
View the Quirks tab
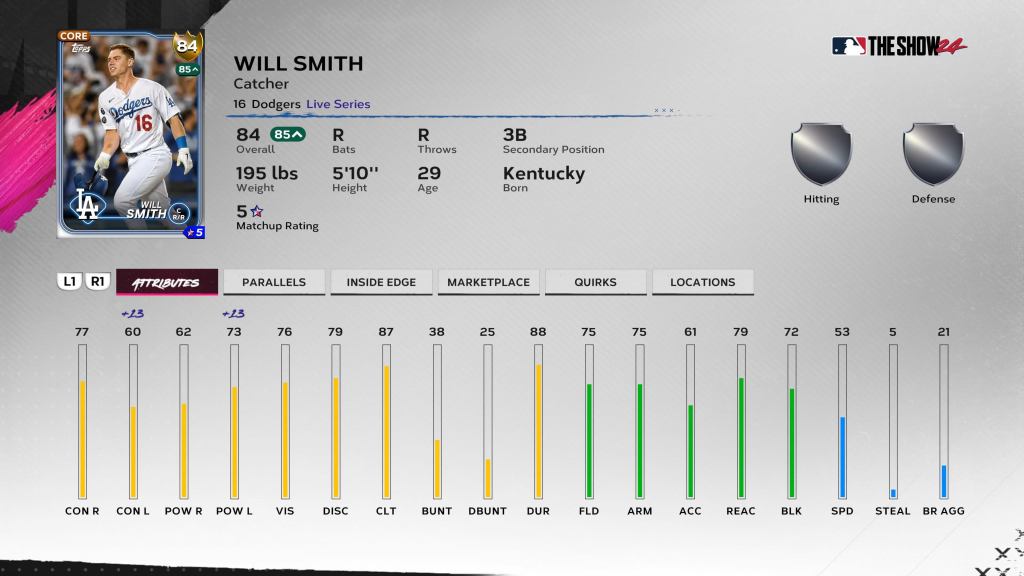coord(595,282)
